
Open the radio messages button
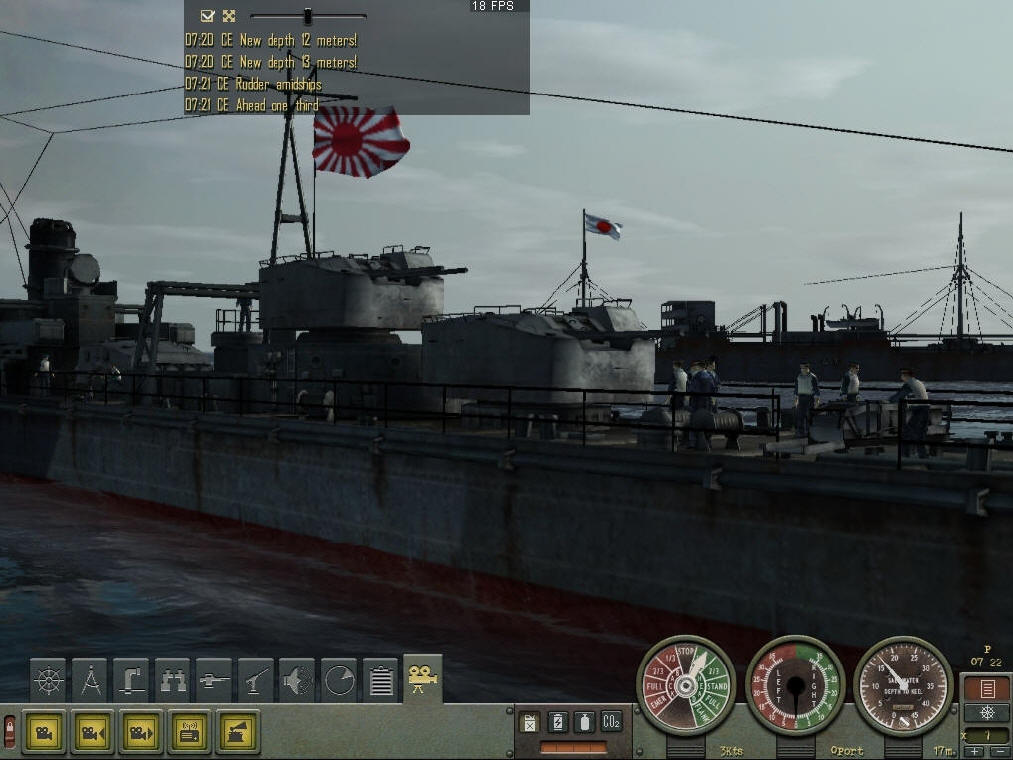point(189,732)
